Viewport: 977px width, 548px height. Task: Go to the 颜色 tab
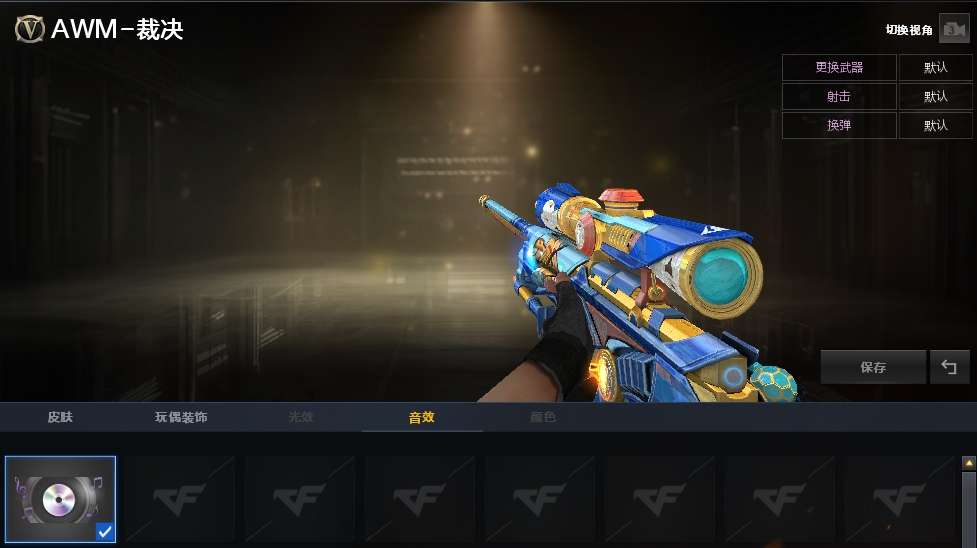pos(542,417)
